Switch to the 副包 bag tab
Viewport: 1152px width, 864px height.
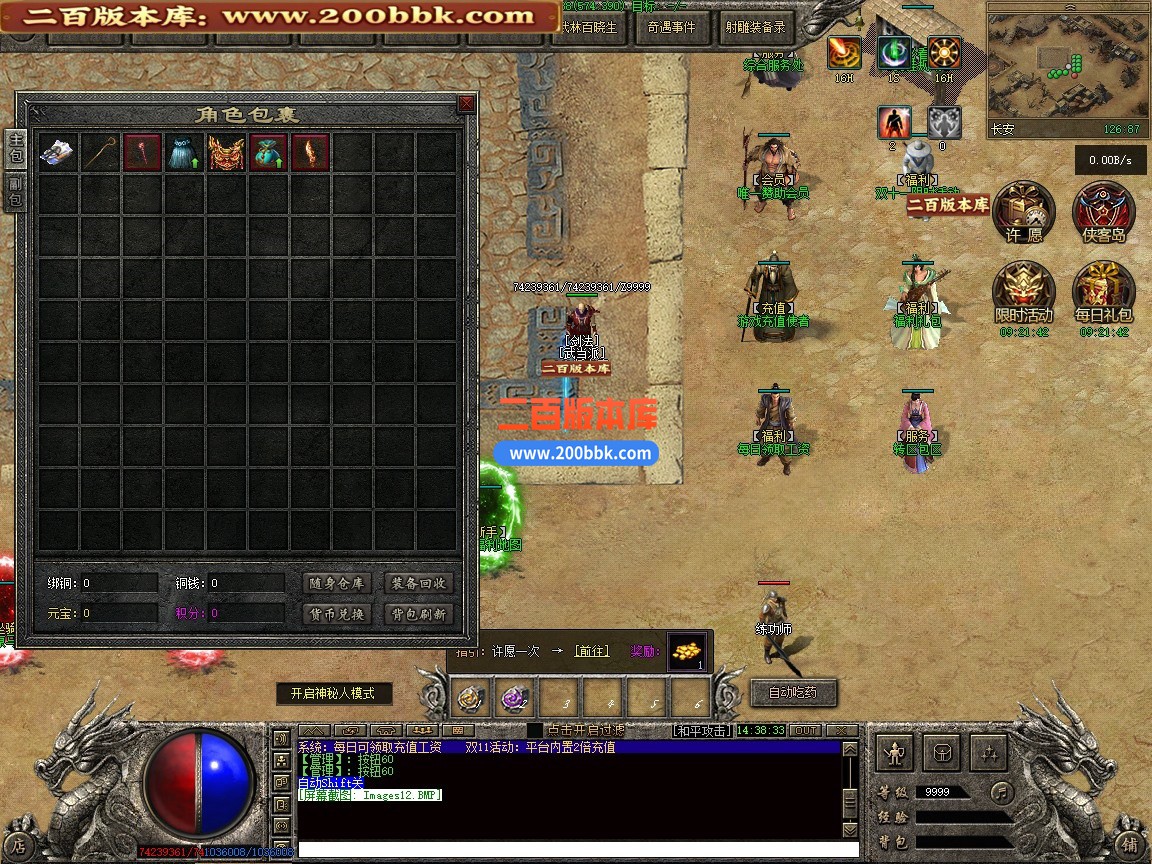point(15,191)
